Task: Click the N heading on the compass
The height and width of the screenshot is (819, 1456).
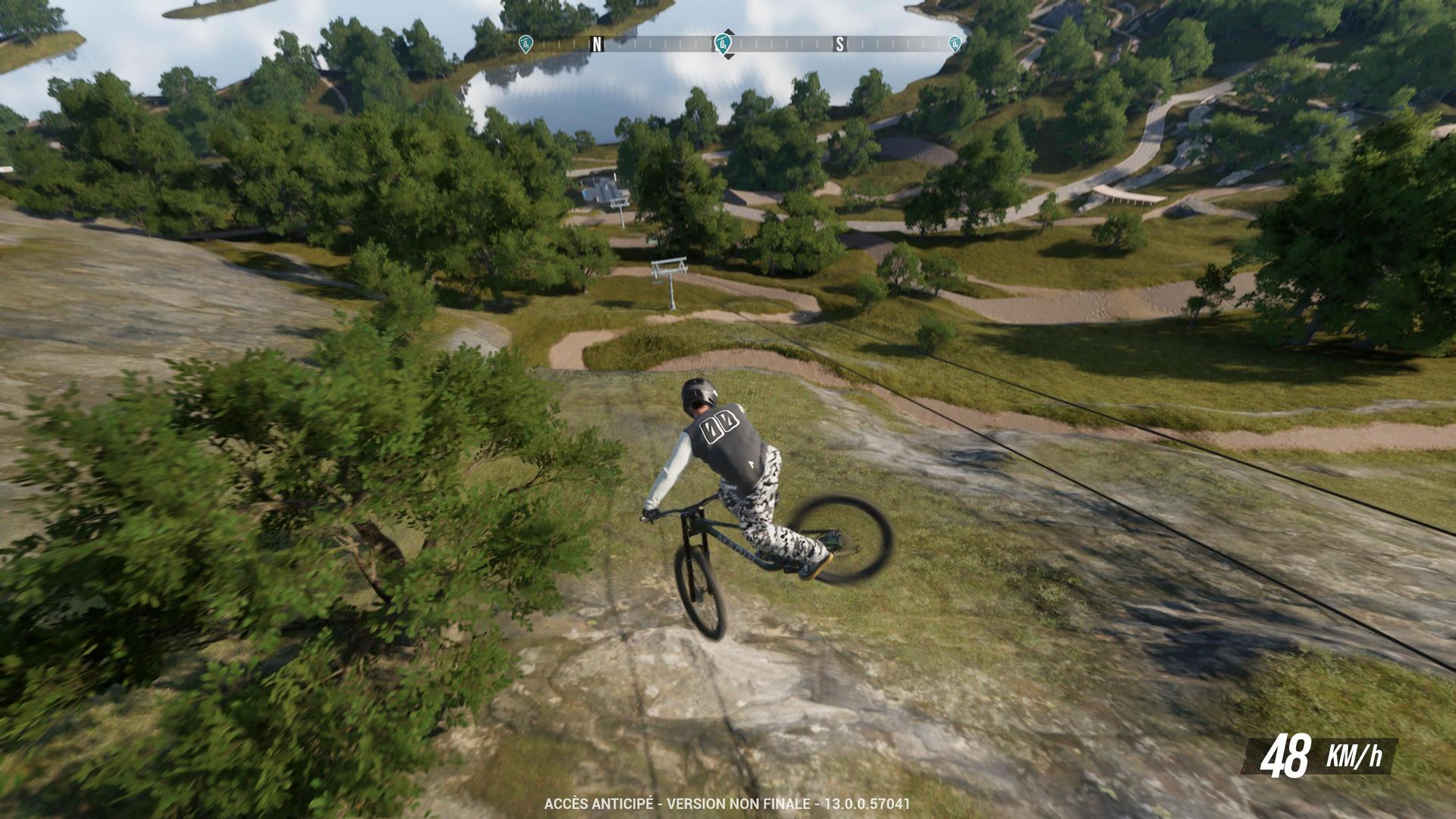Action: coord(598,44)
